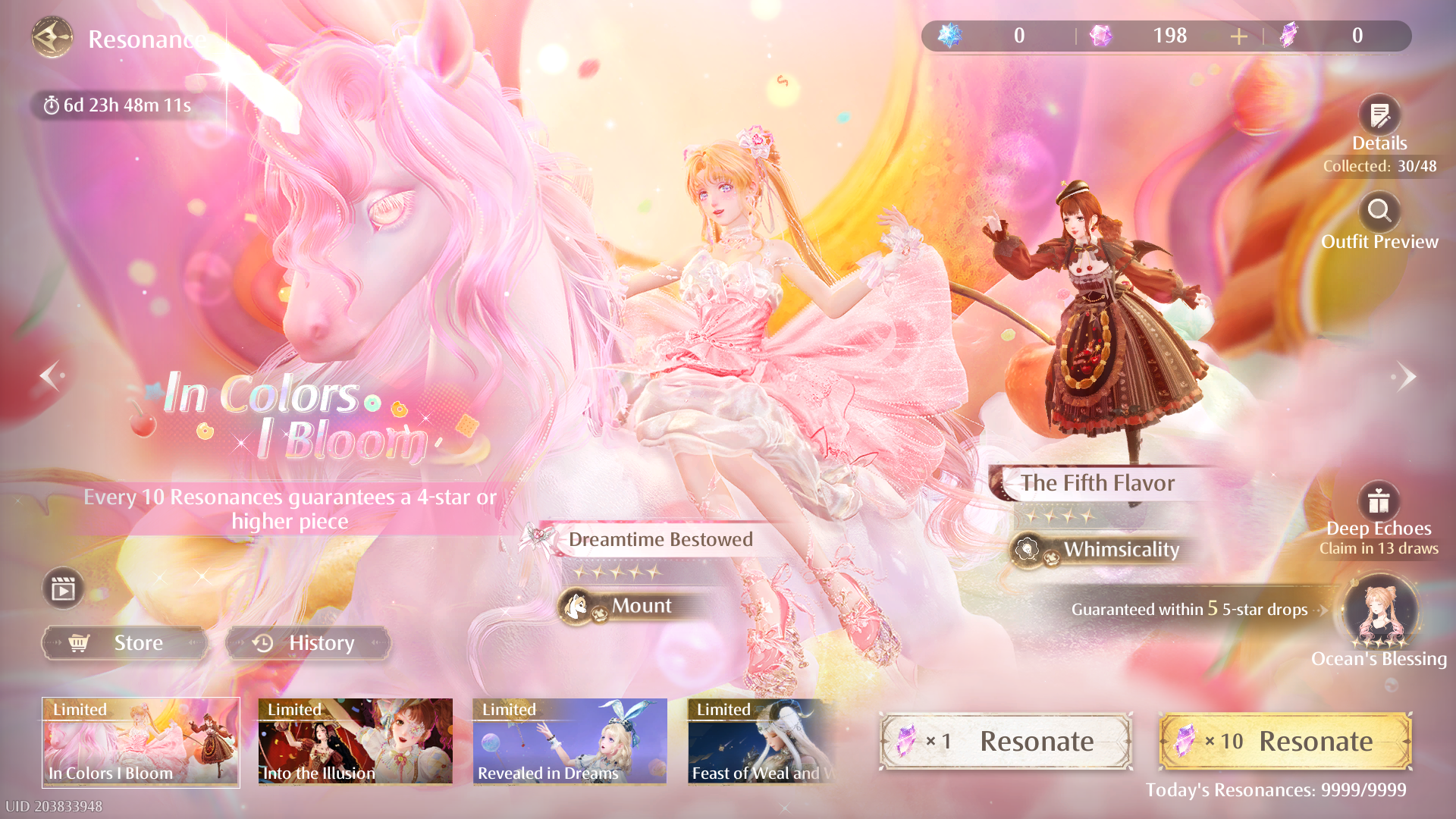
Task: View the Fifth Flavor outfit info
Action: click(1097, 483)
